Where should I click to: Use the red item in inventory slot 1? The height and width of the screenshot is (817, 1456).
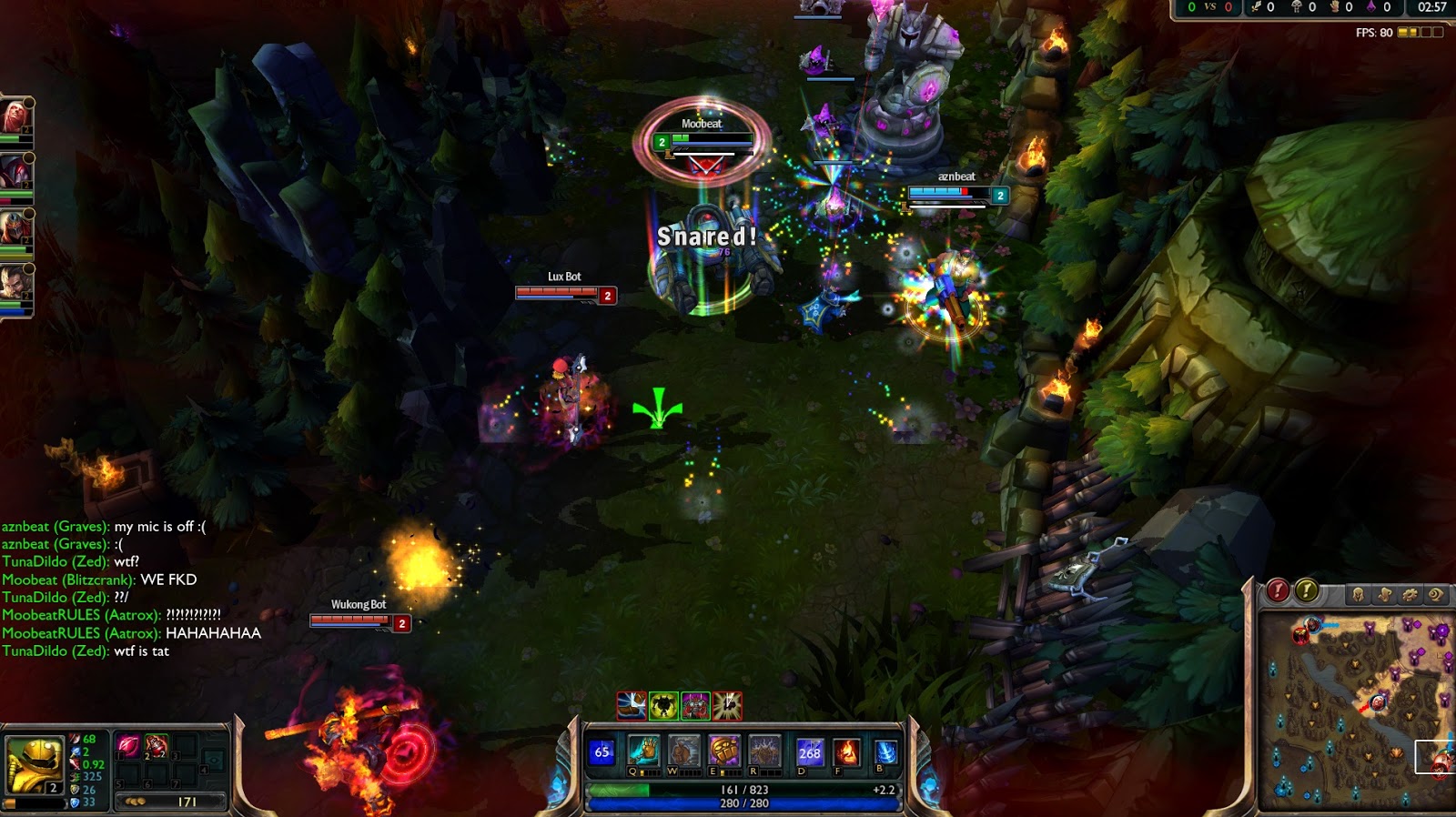coord(128,746)
